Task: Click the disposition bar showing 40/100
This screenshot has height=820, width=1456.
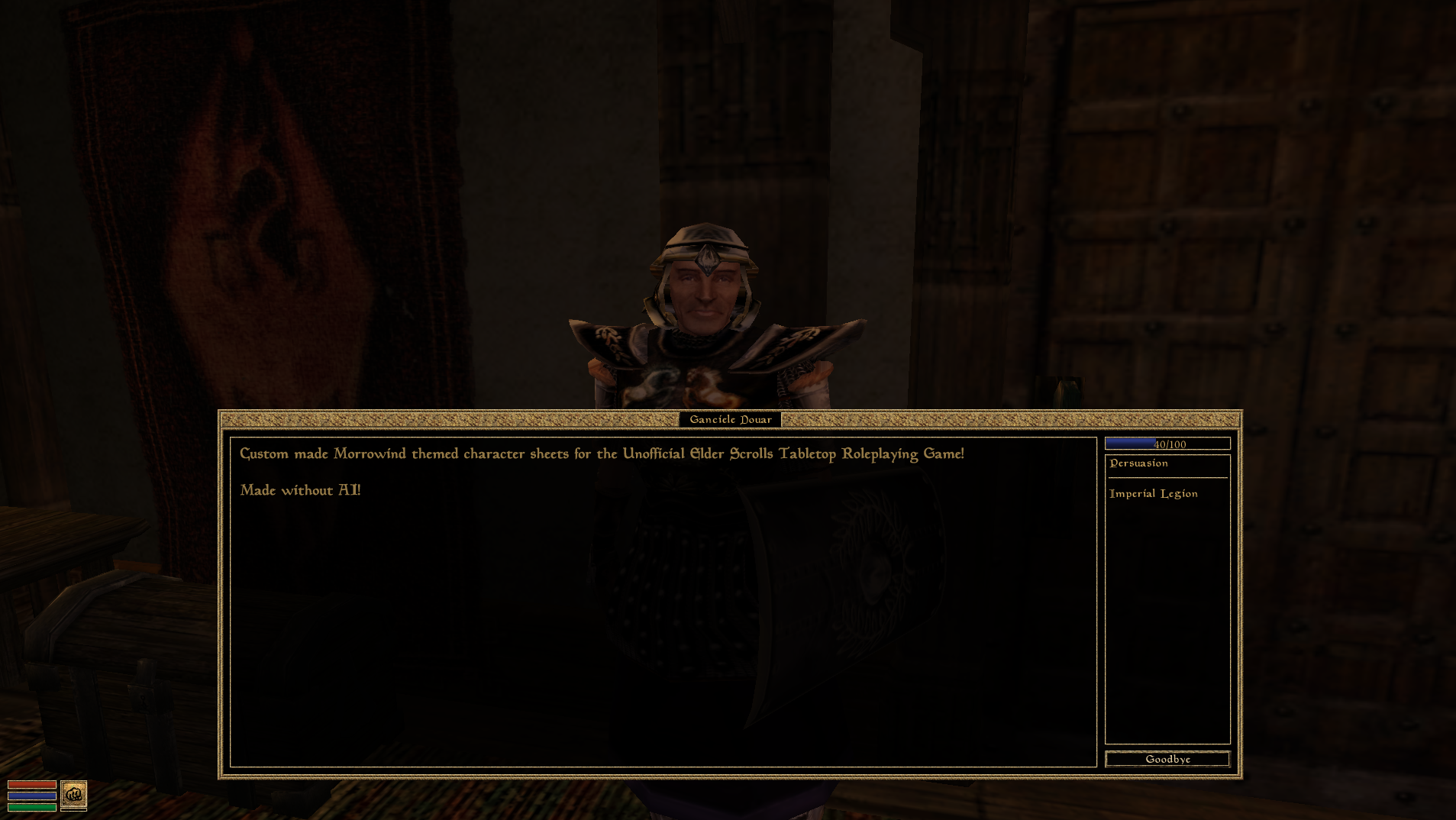Action: point(1167,443)
